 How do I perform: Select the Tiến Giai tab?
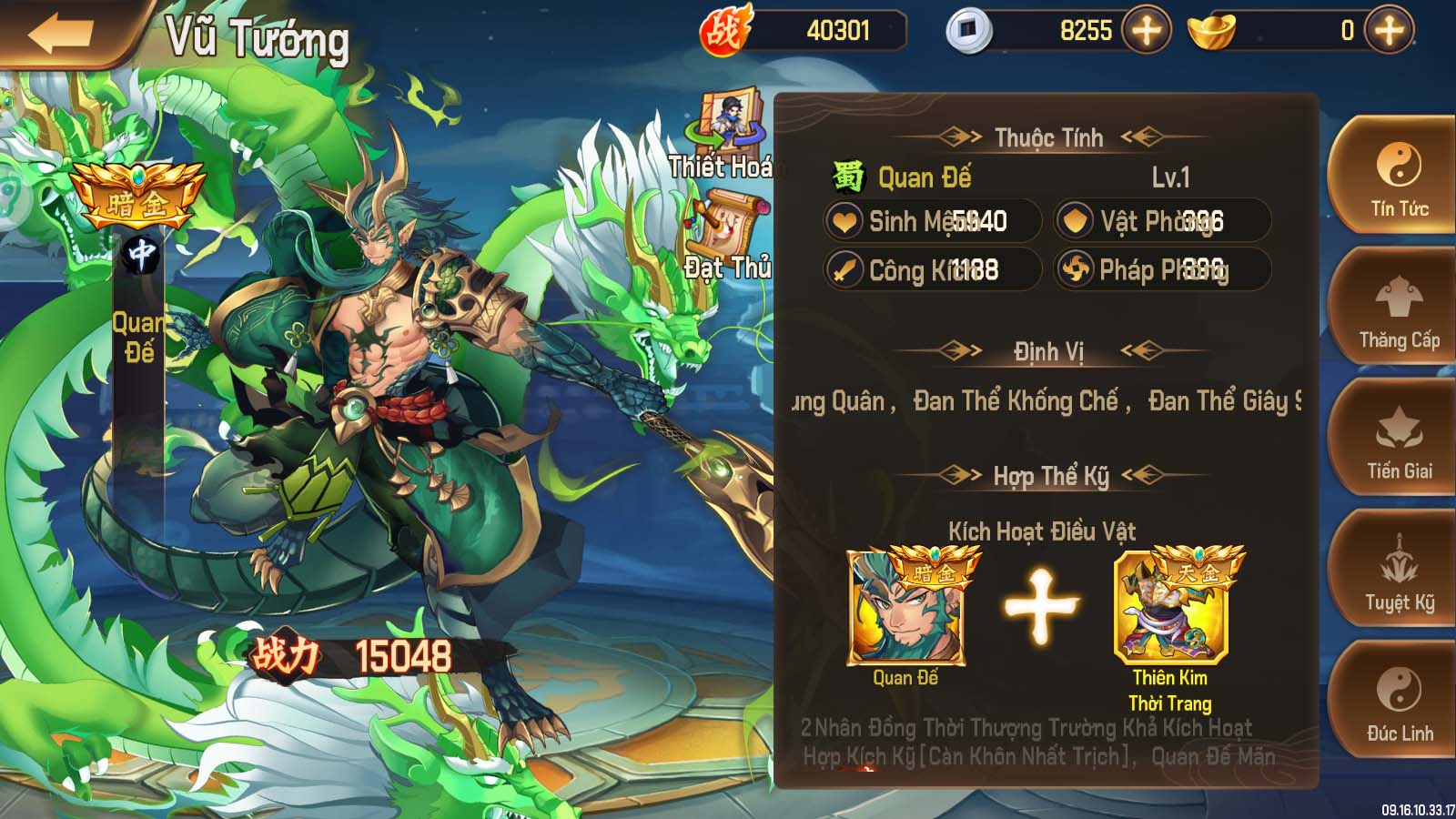[x=1399, y=442]
